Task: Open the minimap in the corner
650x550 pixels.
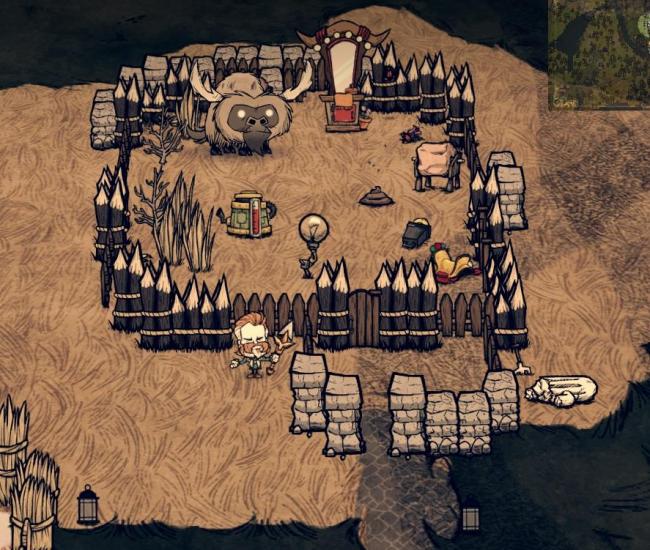Action: click(x=599, y=54)
